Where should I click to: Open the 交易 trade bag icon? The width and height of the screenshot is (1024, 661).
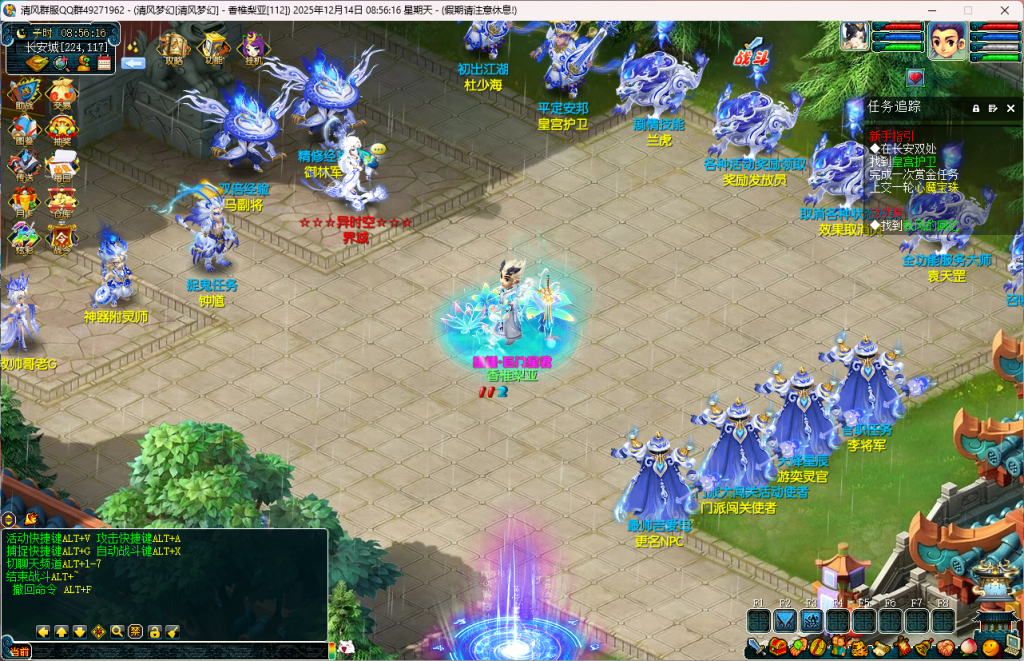62,94
